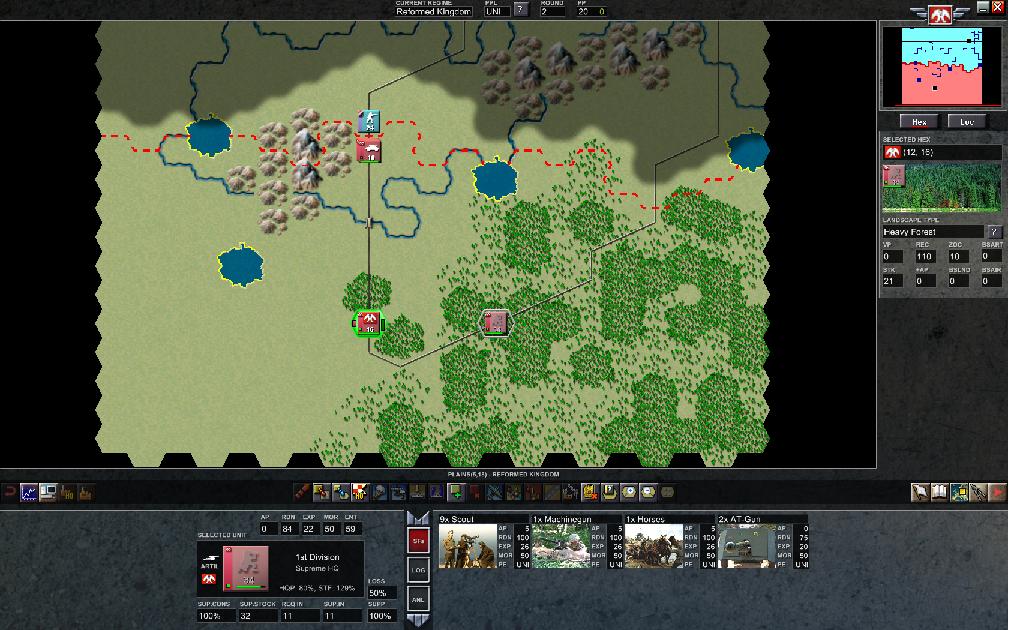Close the game window

point(997,7)
